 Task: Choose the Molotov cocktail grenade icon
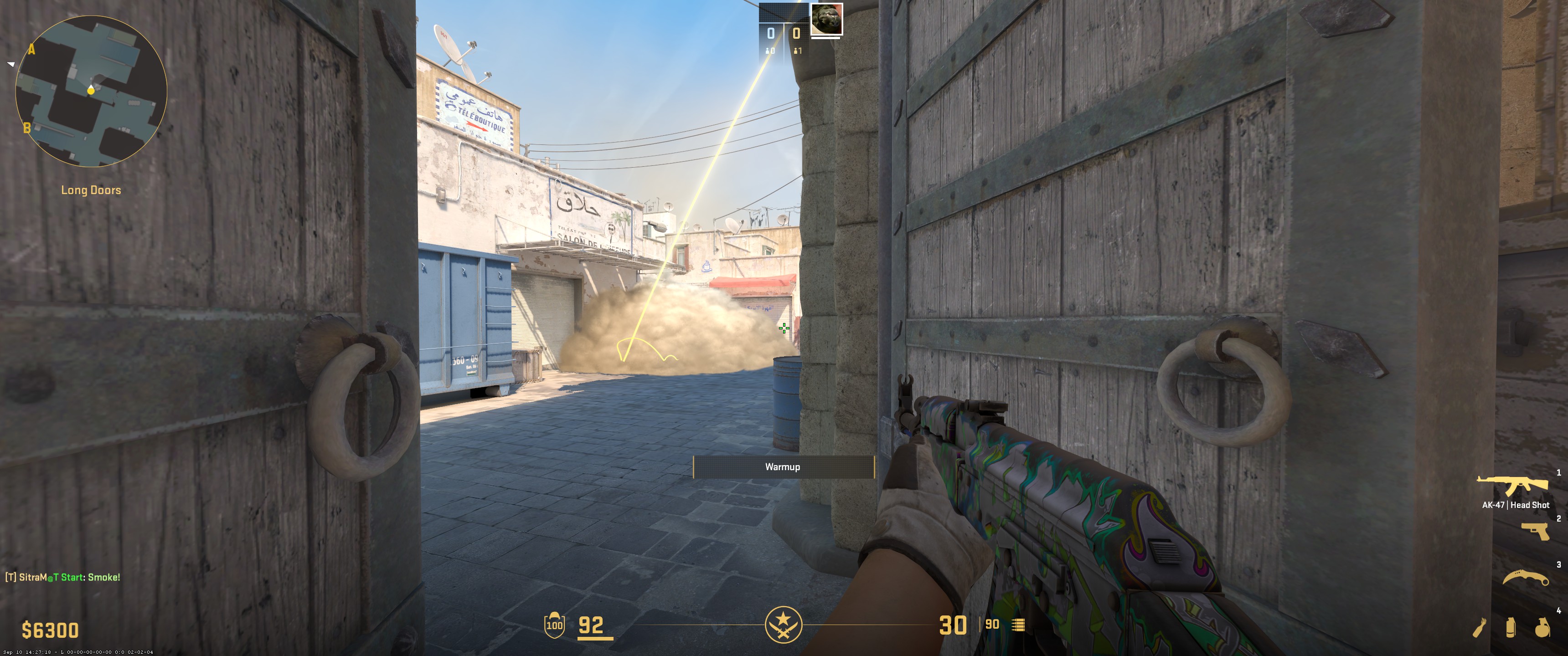1479,627
